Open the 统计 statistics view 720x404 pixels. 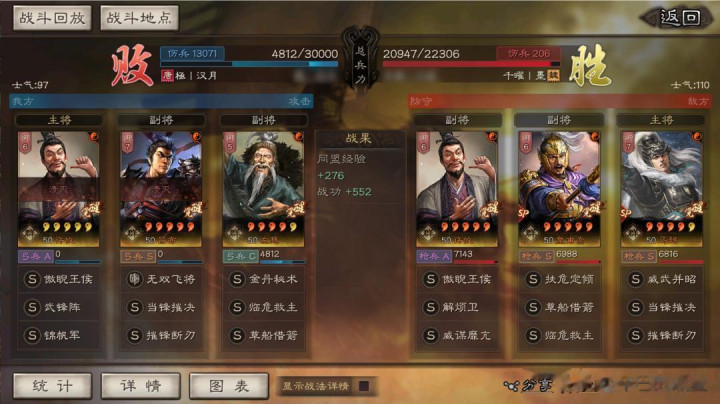click(51, 386)
